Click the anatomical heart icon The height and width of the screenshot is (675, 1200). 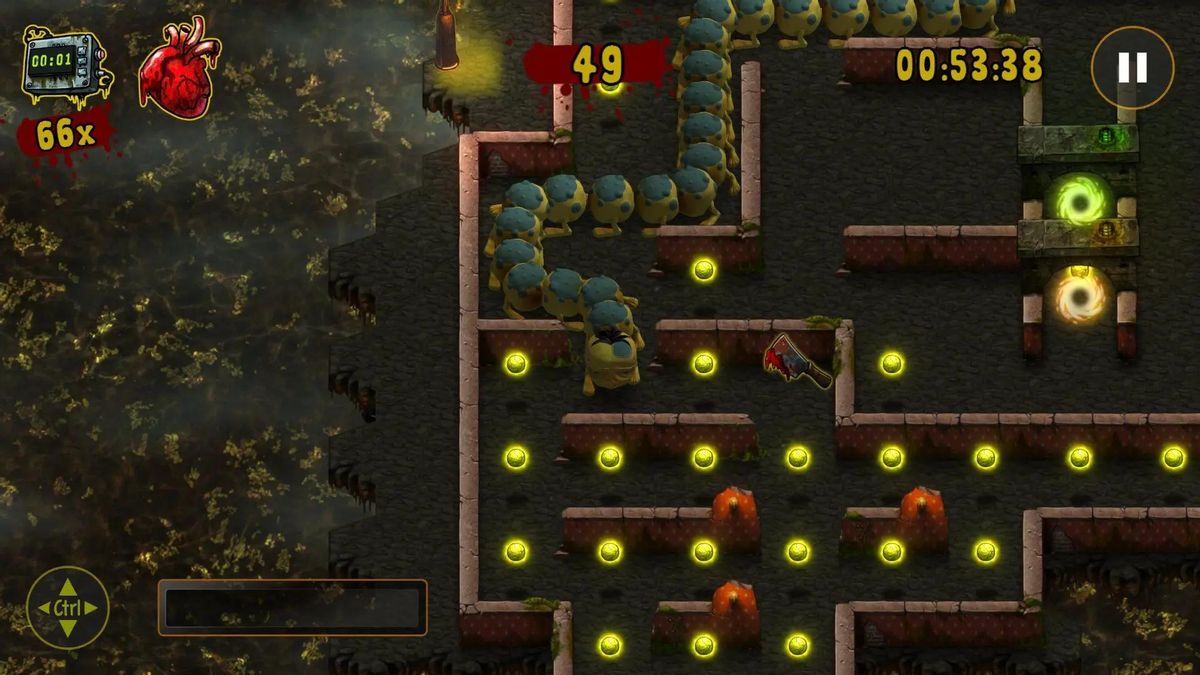click(x=178, y=67)
